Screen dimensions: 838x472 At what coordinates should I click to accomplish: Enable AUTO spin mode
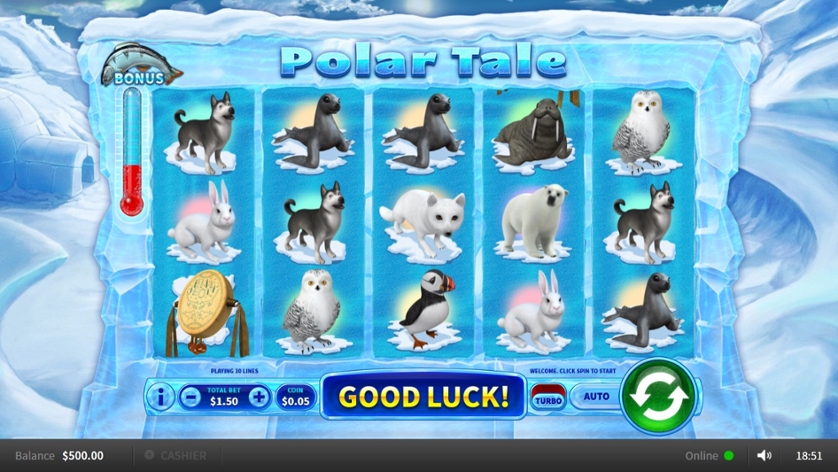pyautogui.click(x=596, y=397)
